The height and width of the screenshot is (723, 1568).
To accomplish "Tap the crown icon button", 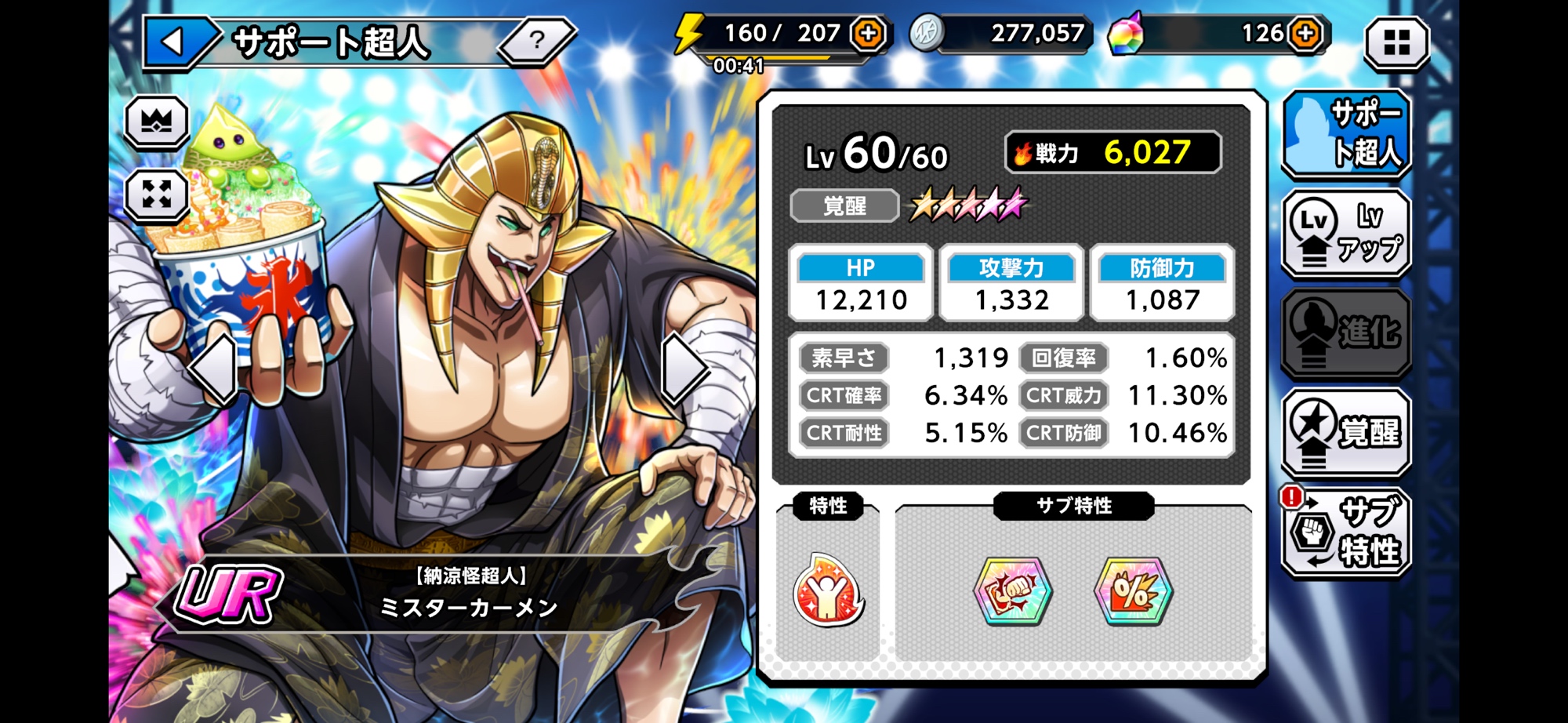I will point(157,122).
